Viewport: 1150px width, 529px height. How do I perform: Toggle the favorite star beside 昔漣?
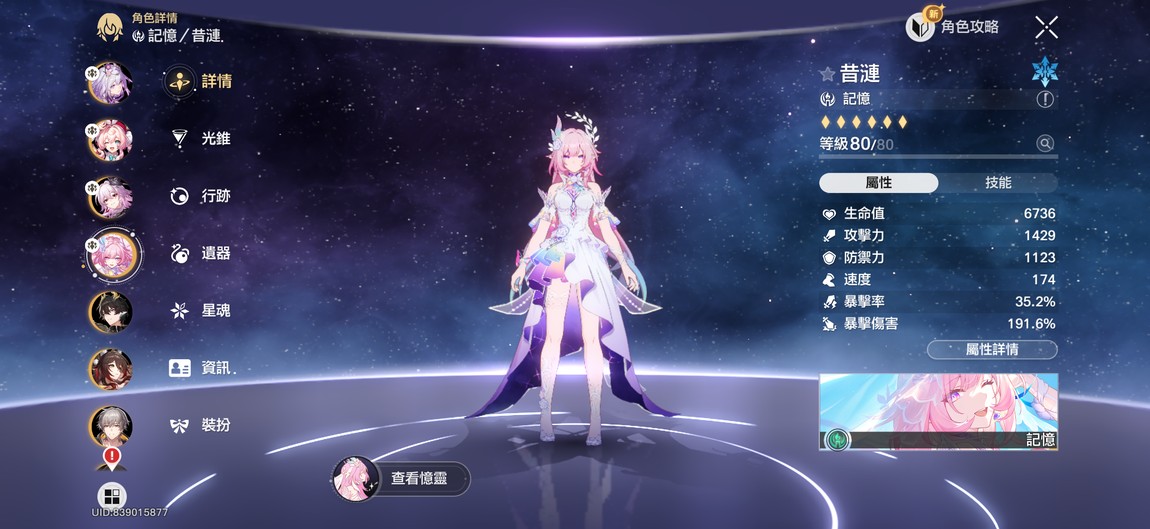(x=827, y=74)
